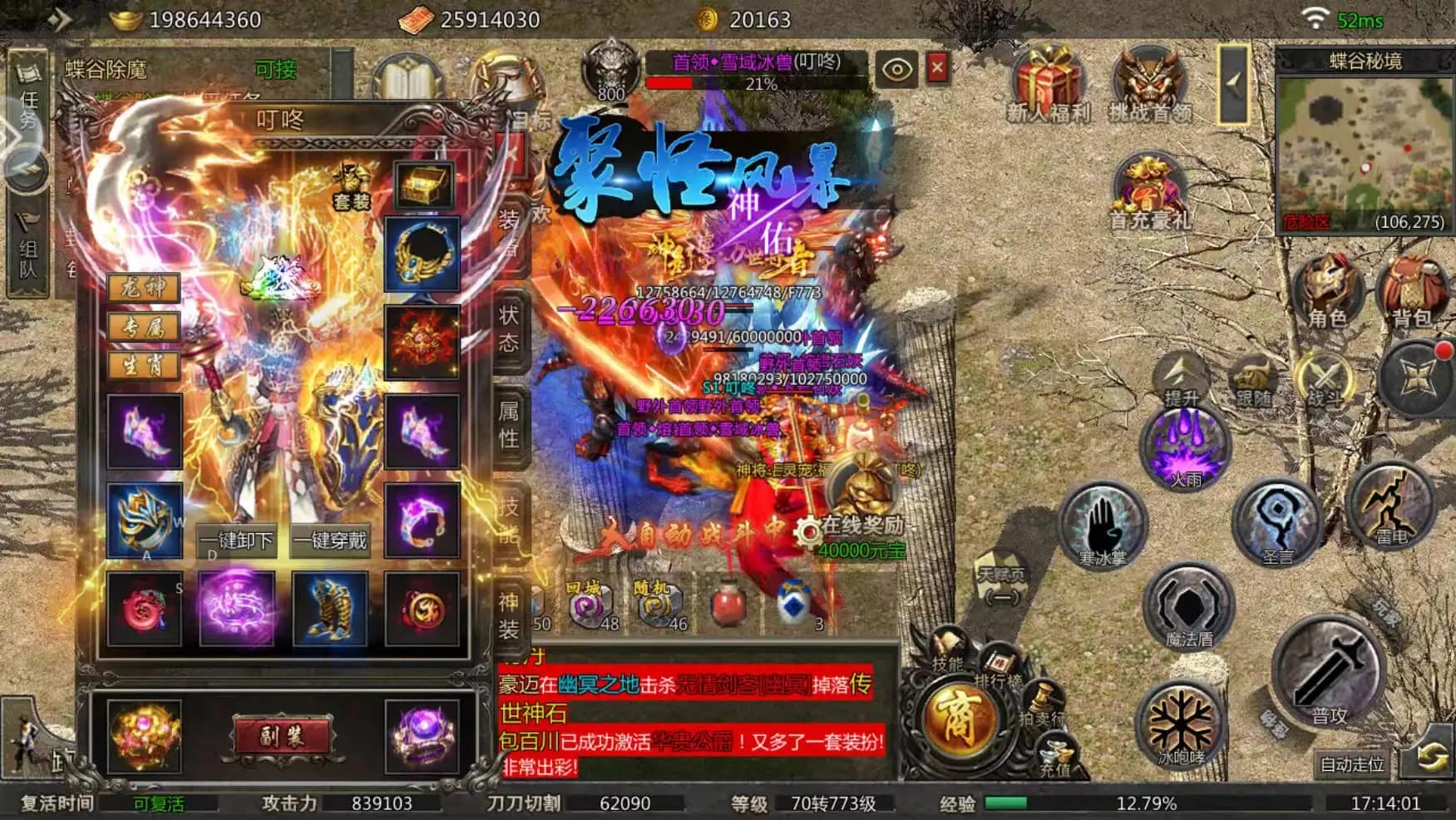Viewport: 1456px width, 820px height.
Task: Toggle the eye visibility icon
Action: pos(896,69)
